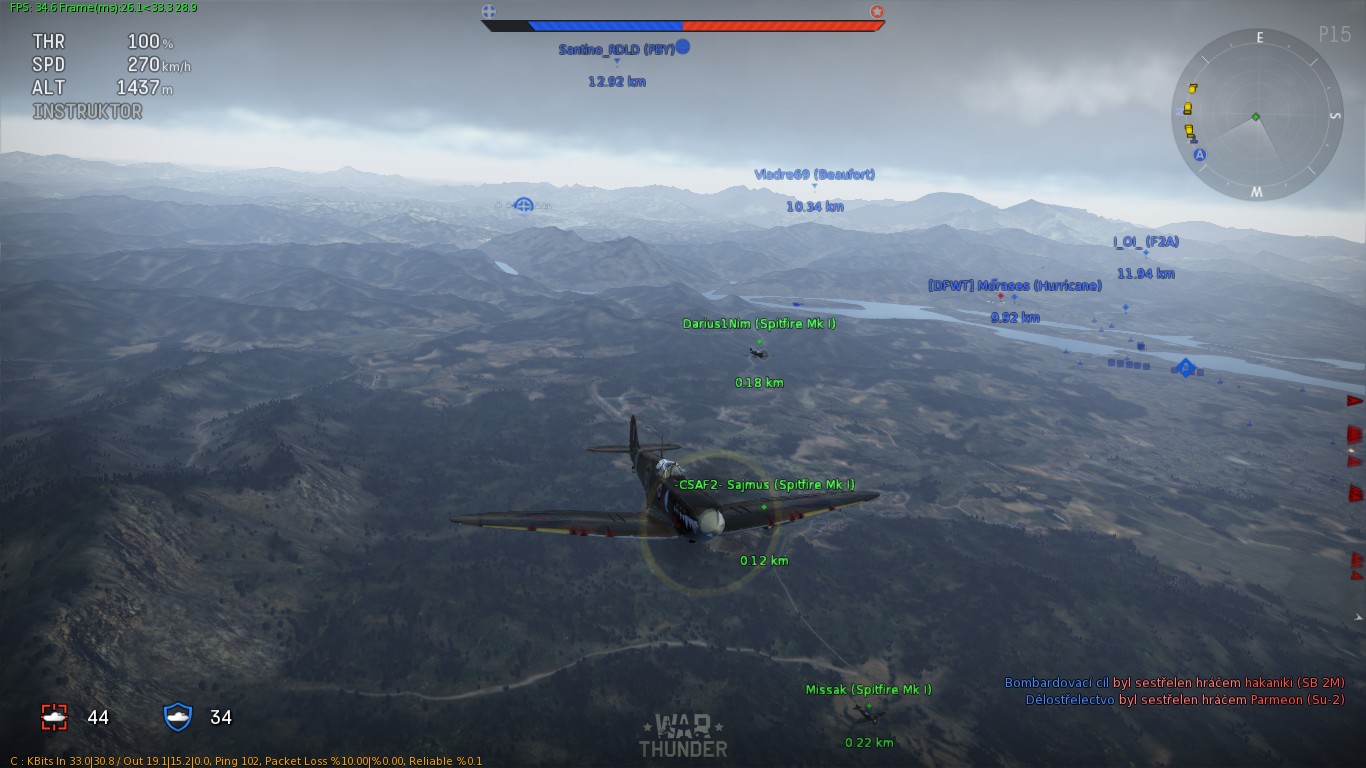
Task: Select the blue allied ground units shield icon
Action: click(x=177, y=716)
